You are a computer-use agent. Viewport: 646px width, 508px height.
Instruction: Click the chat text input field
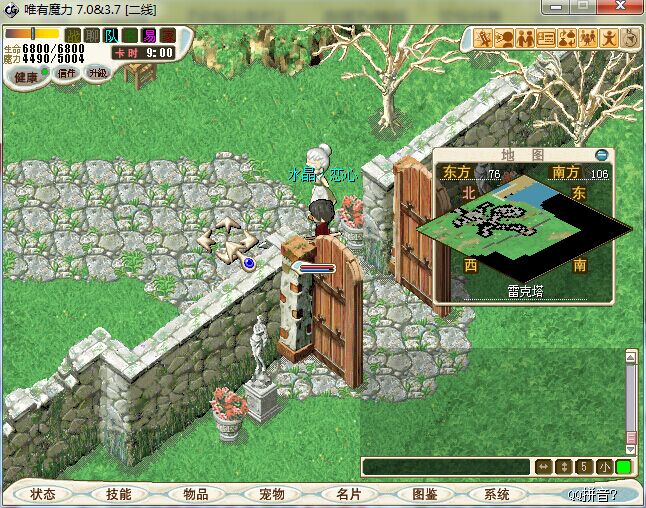(x=446, y=467)
